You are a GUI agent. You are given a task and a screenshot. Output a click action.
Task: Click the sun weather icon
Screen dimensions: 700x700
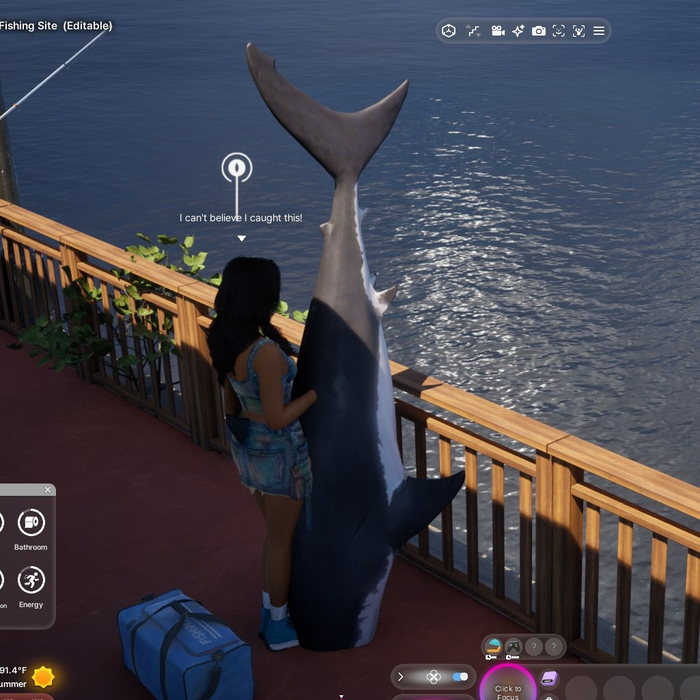[x=43, y=677]
